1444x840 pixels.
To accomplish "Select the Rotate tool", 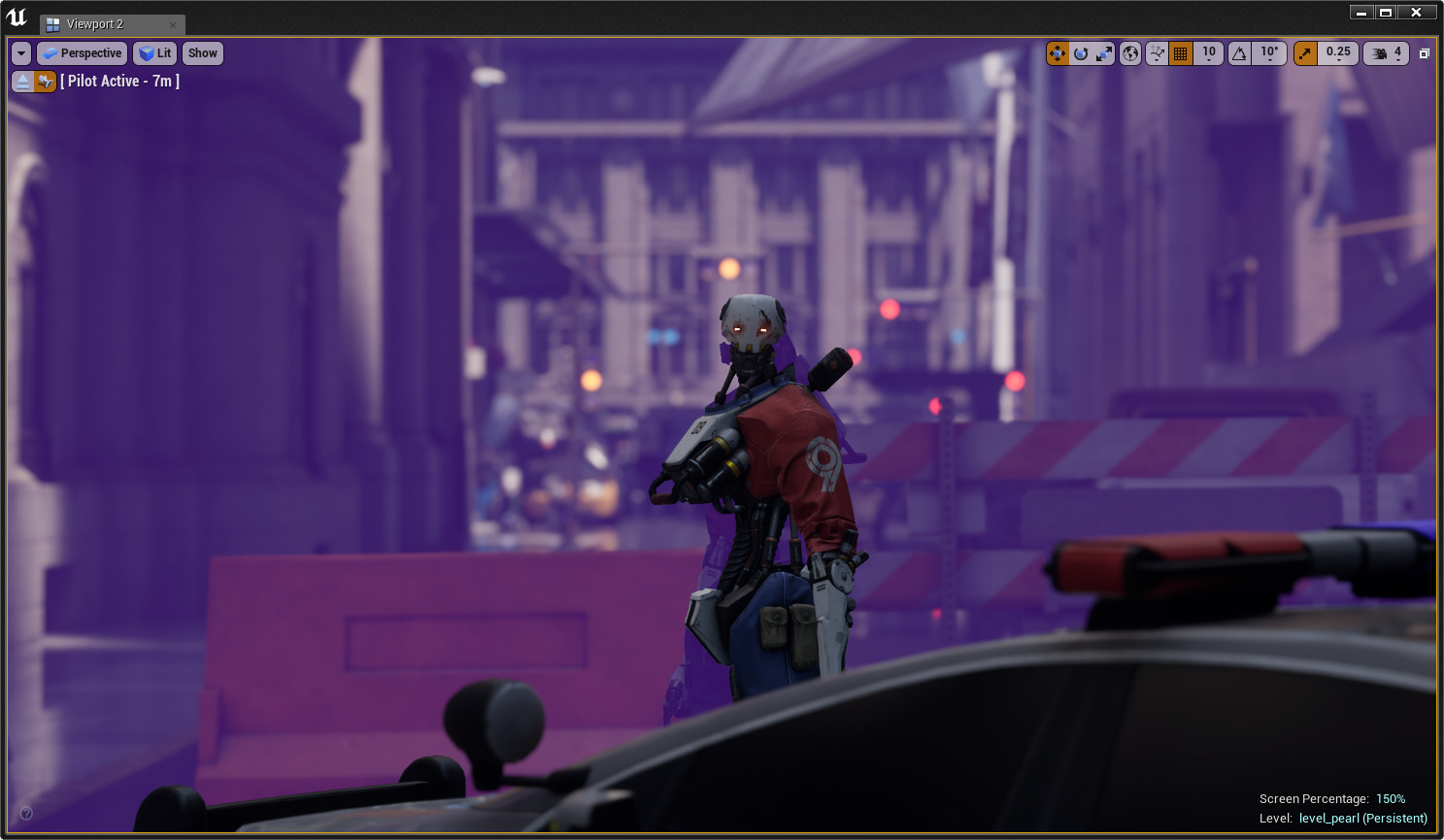I will coord(1081,52).
